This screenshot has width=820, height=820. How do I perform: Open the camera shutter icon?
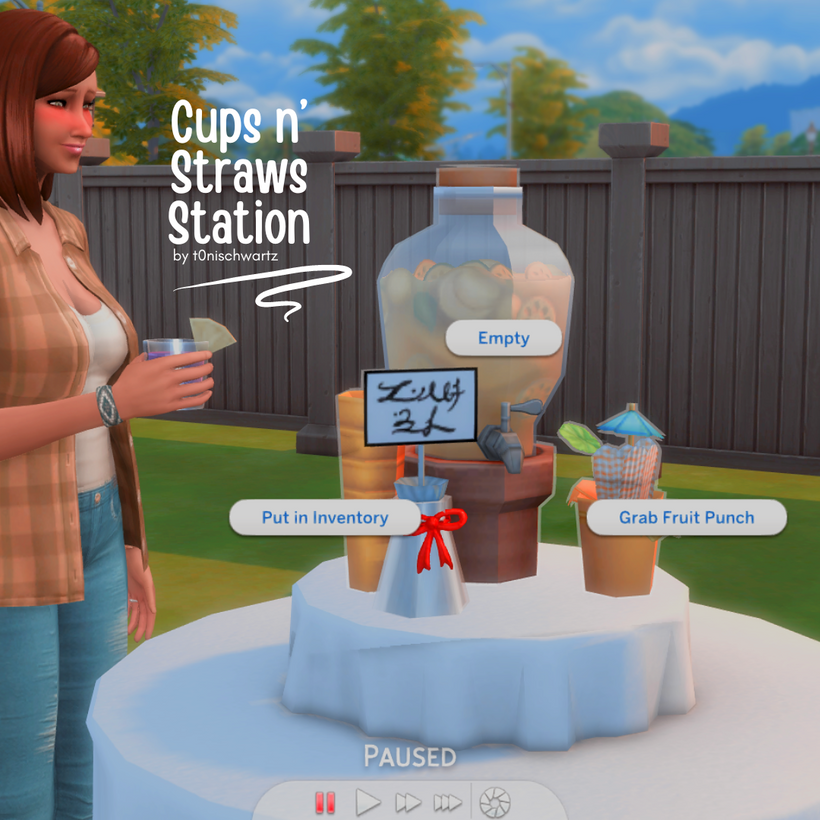[x=494, y=802]
